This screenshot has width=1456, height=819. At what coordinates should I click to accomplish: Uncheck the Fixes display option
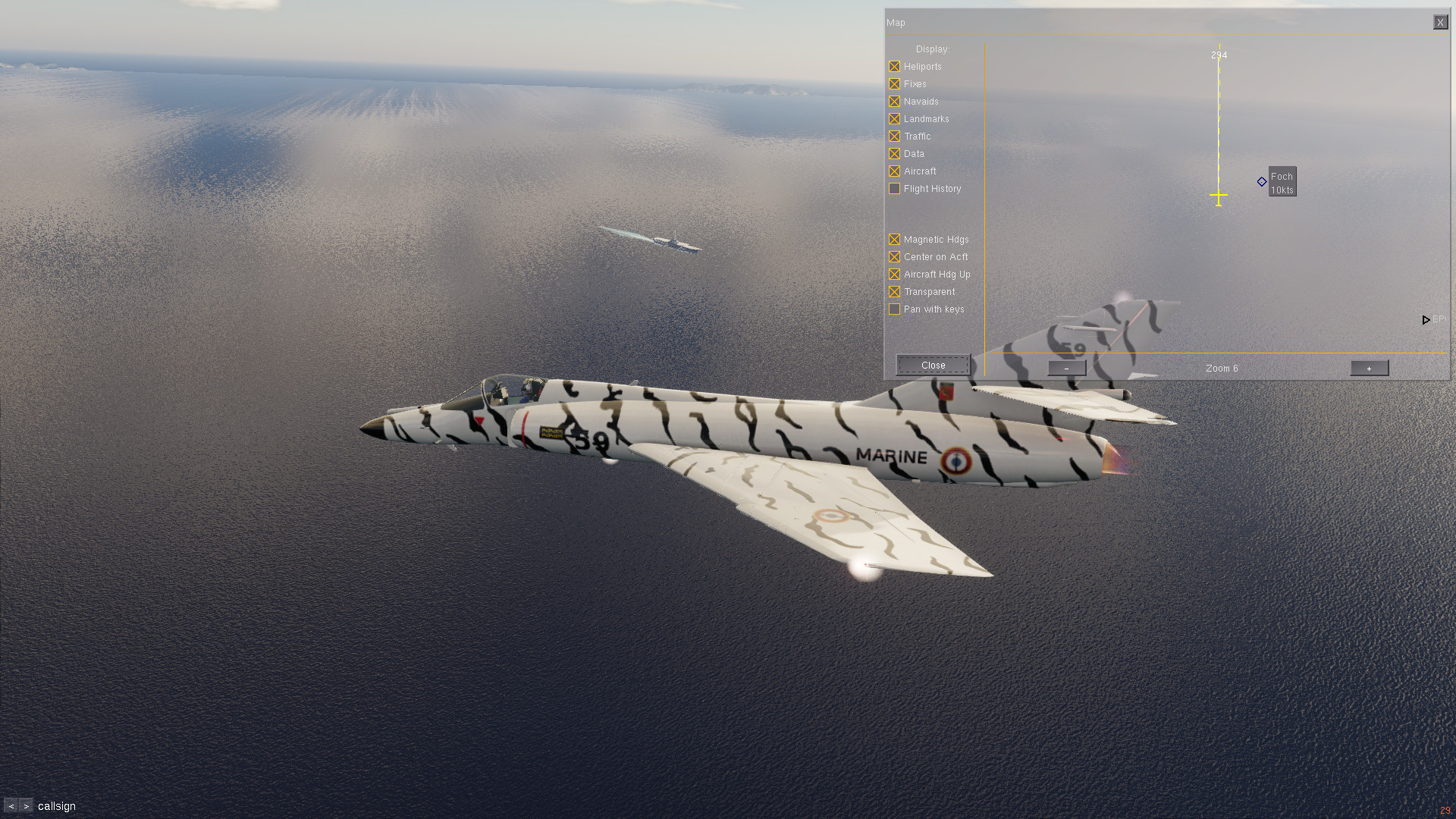pos(895,84)
